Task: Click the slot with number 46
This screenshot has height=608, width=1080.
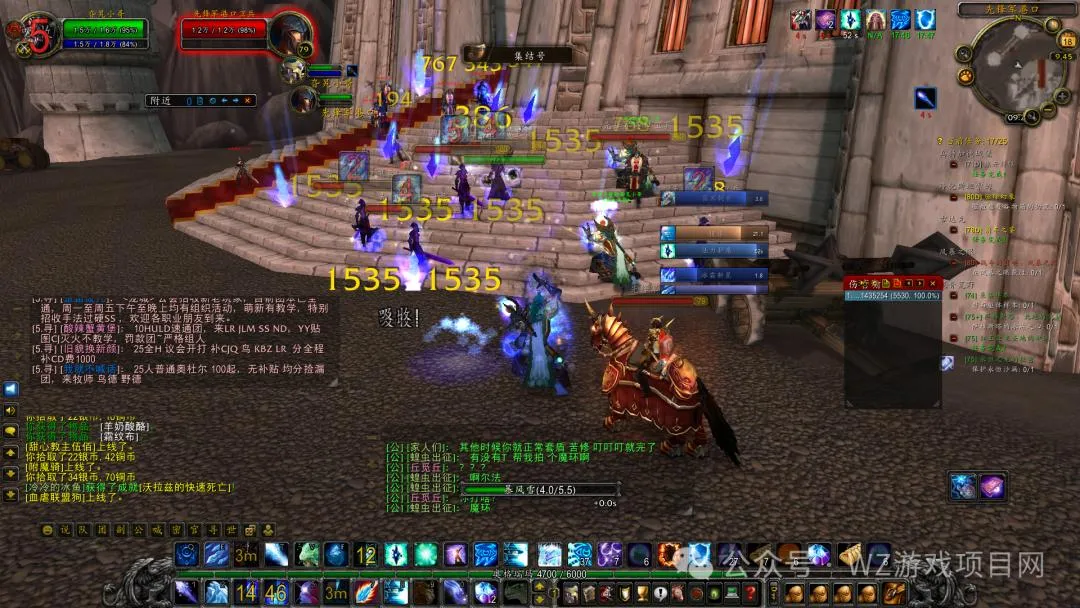Action: (x=275, y=592)
